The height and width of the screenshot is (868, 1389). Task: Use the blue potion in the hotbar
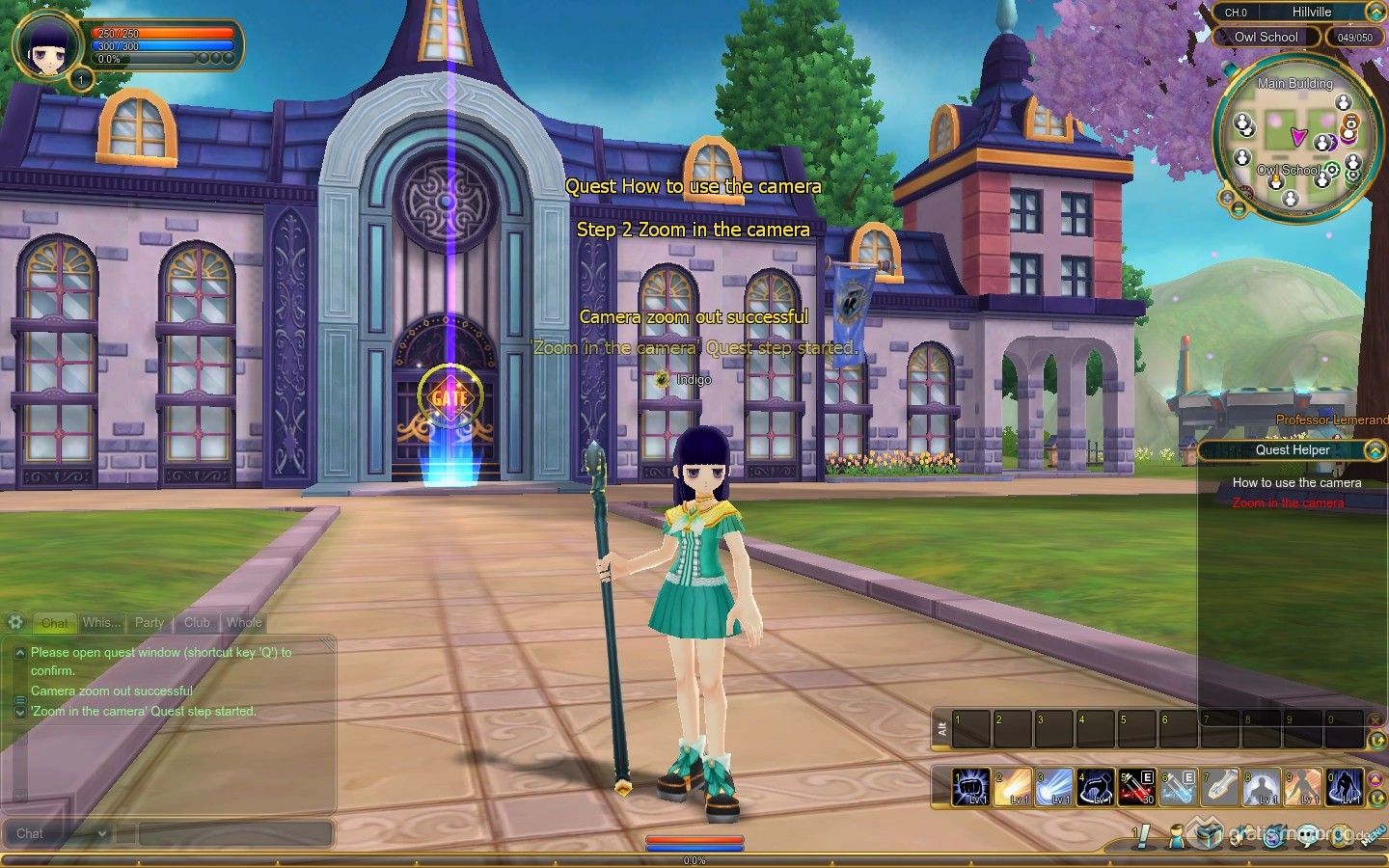(1179, 787)
